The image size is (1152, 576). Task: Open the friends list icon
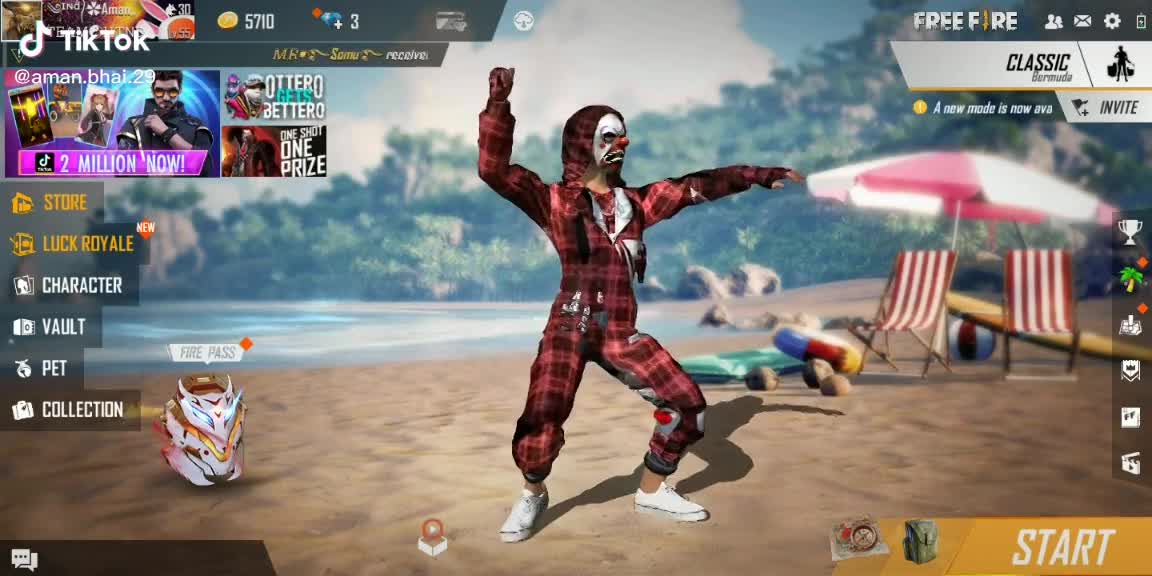(1053, 21)
